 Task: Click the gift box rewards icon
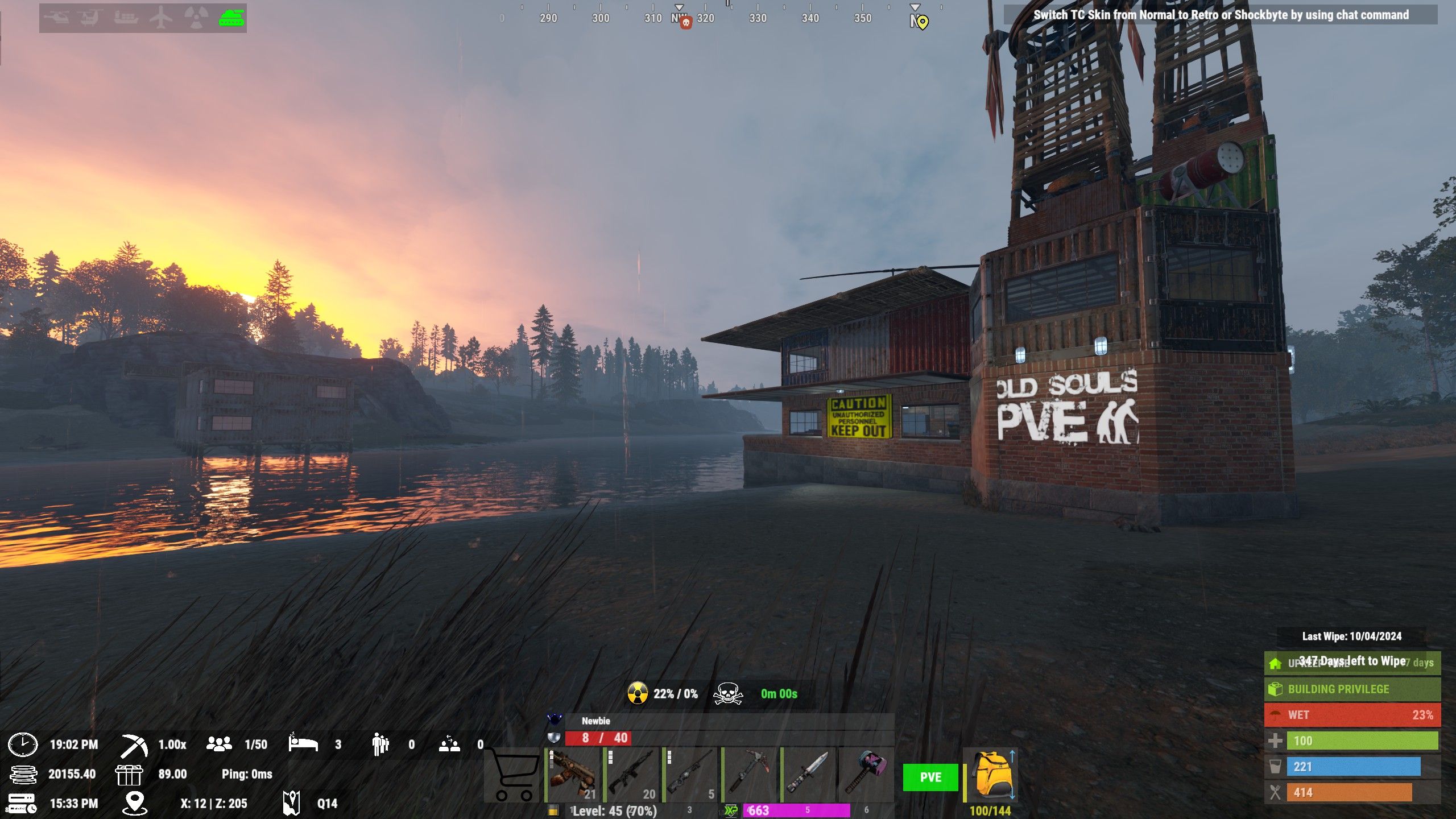click(x=129, y=774)
